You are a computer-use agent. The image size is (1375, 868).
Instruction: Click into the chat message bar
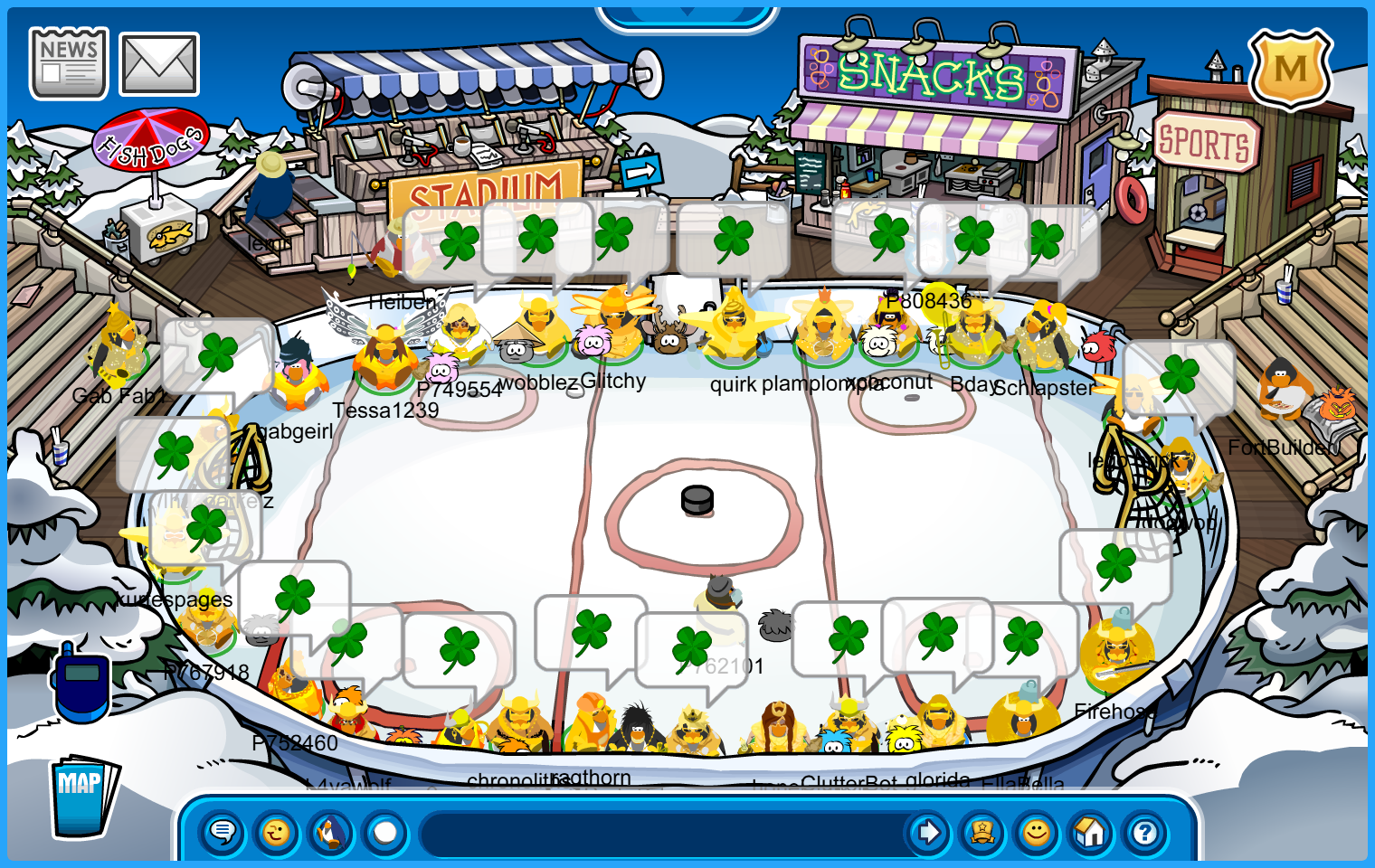tap(660, 832)
